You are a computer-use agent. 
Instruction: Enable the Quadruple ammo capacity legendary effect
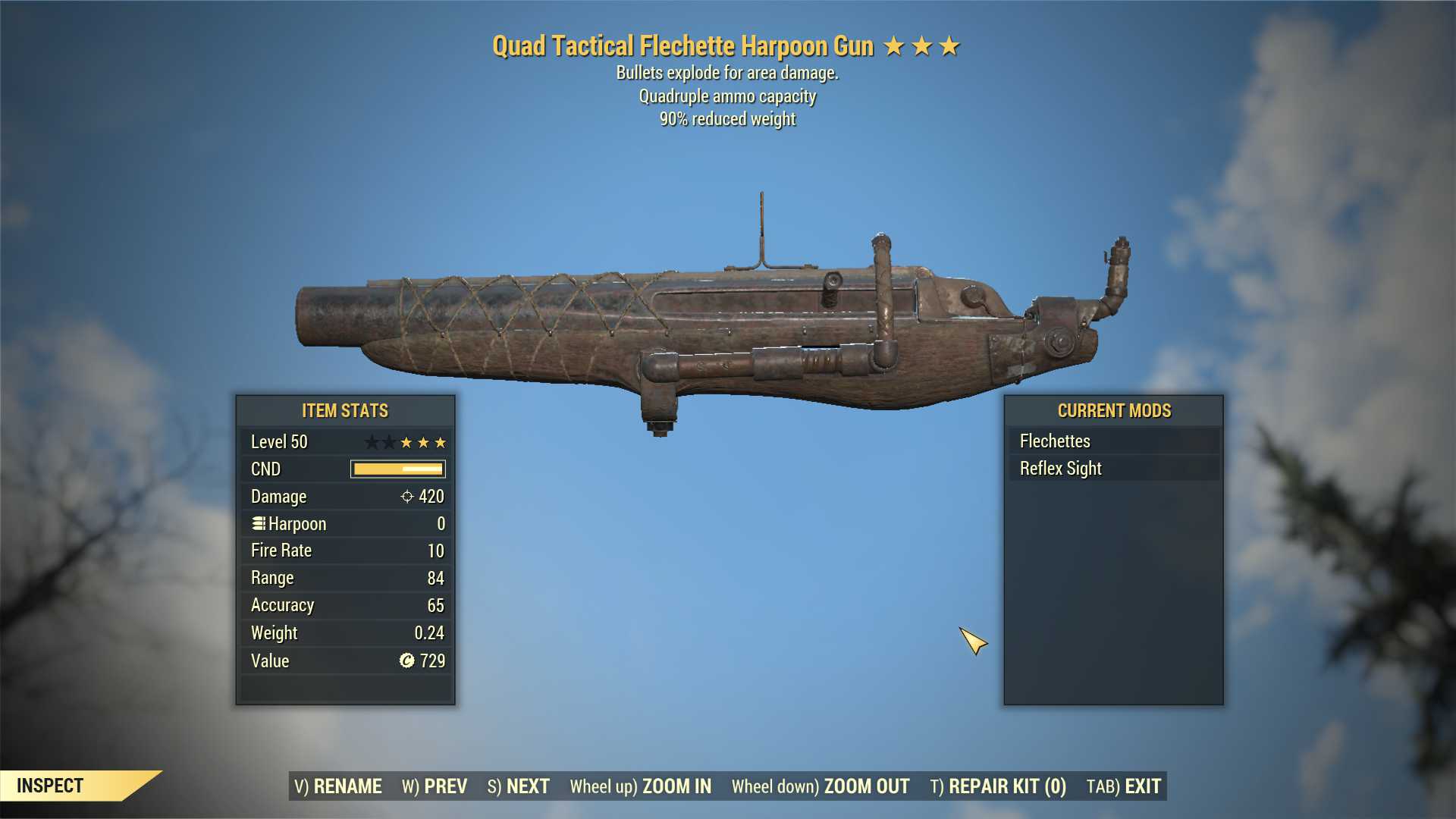point(727,96)
